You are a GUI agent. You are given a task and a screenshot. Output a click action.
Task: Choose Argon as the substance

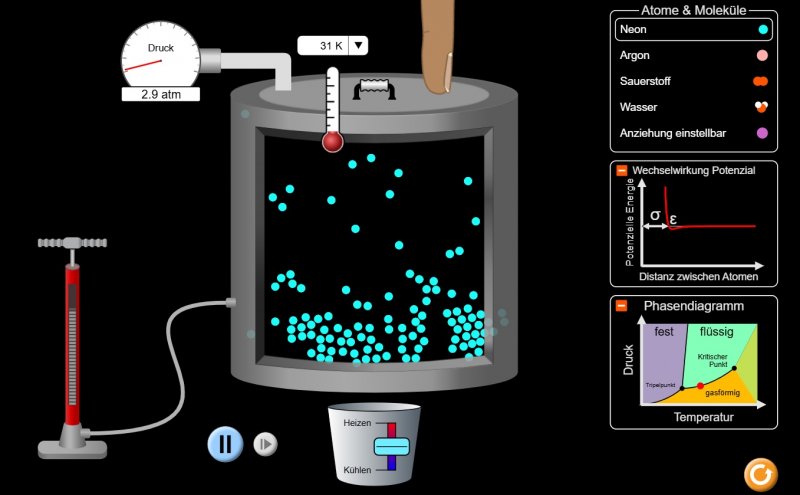click(692, 56)
